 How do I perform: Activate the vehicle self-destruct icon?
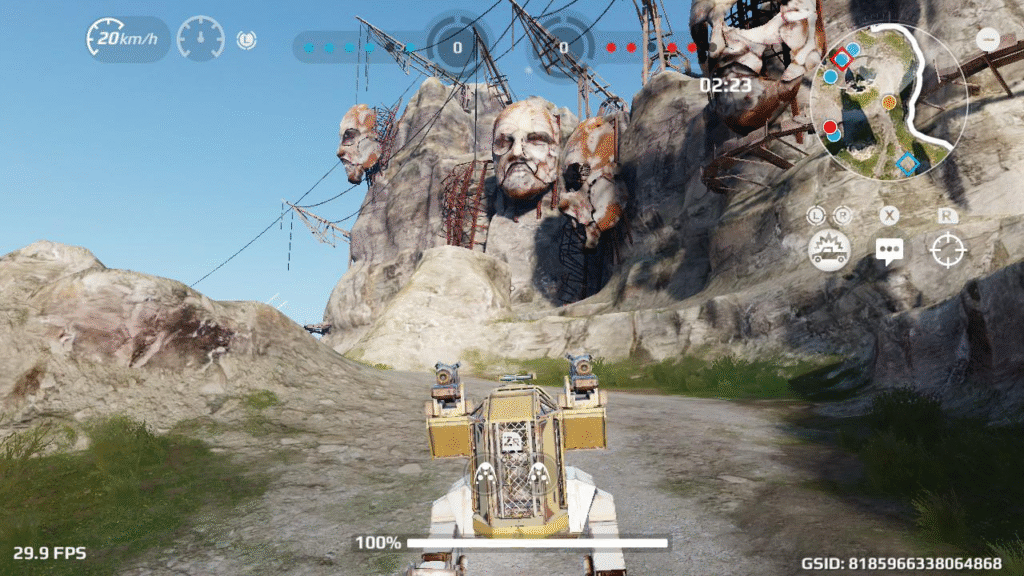tap(829, 249)
